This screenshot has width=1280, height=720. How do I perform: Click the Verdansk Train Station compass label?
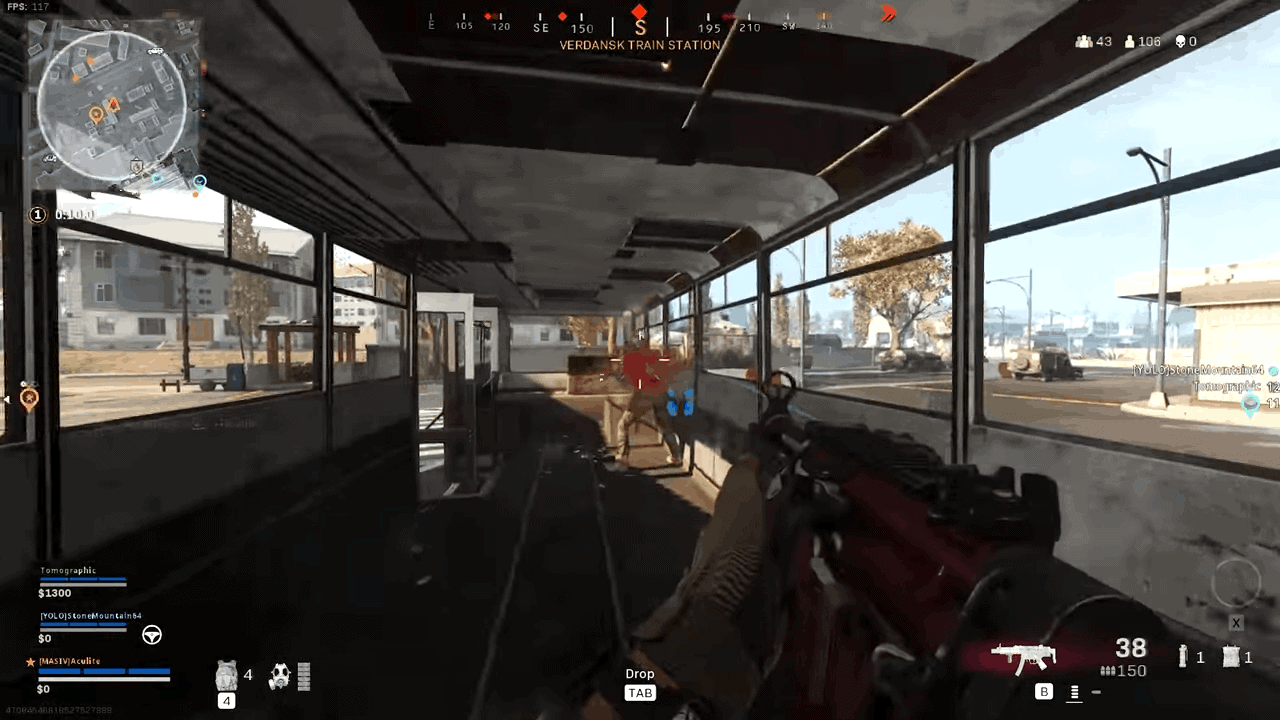pyautogui.click(x=640, y=45)
